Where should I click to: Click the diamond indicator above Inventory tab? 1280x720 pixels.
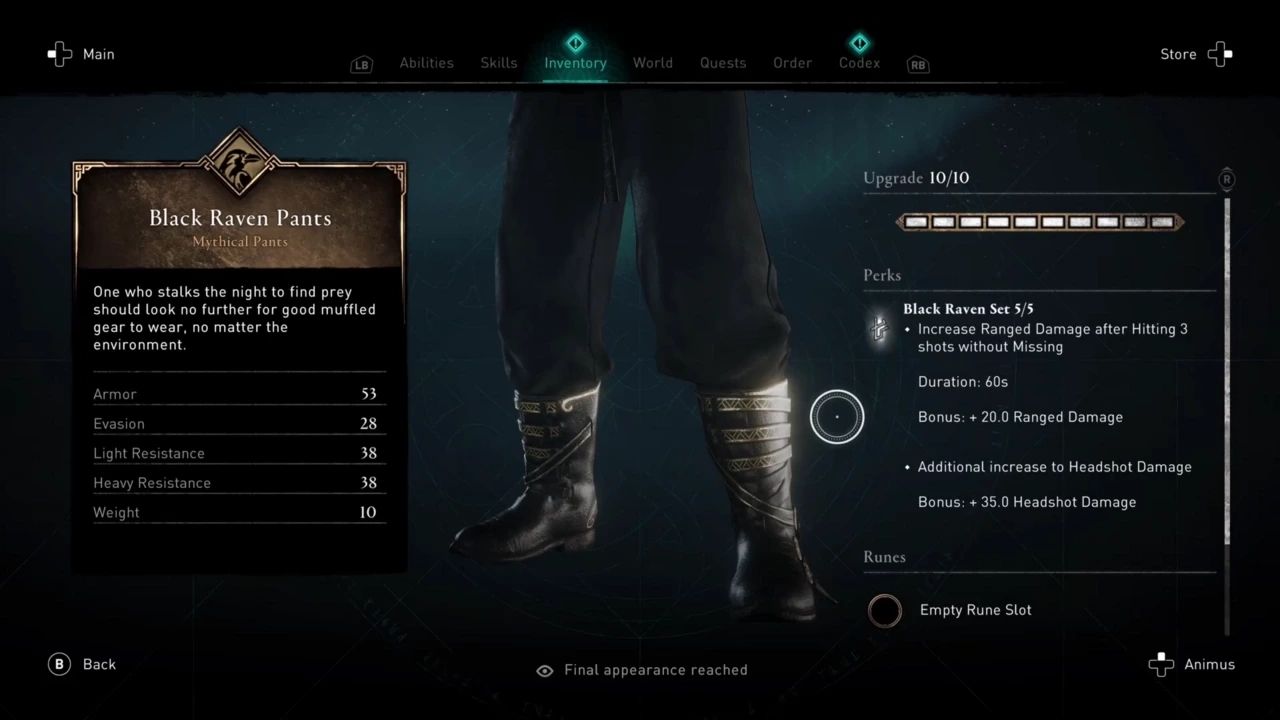575,43
